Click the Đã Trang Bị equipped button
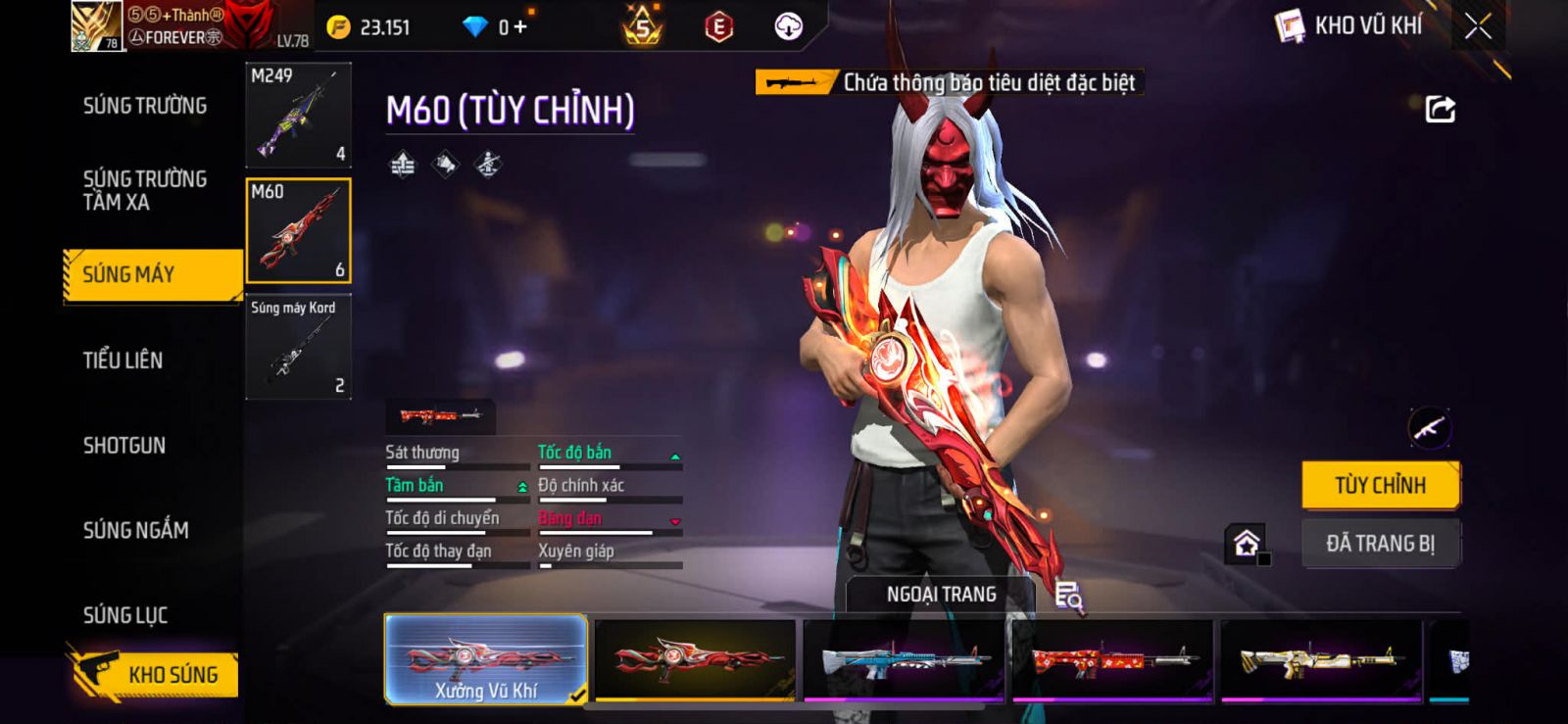The image size is (1568, 724). (x=1380, y=544)
